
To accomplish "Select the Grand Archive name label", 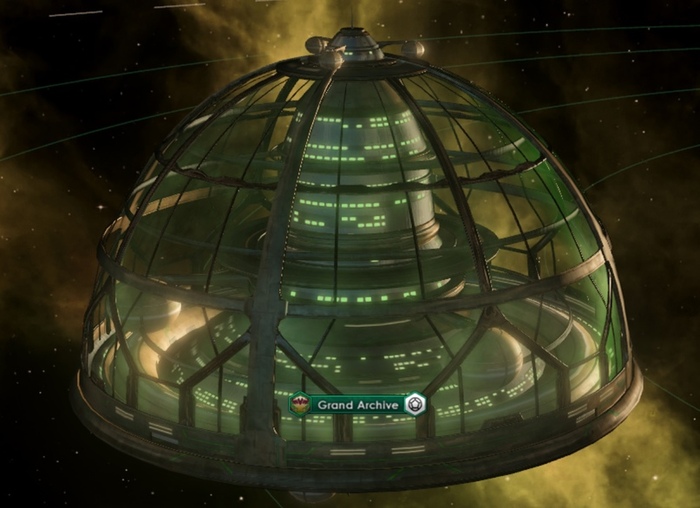I will tap(359, 405).
